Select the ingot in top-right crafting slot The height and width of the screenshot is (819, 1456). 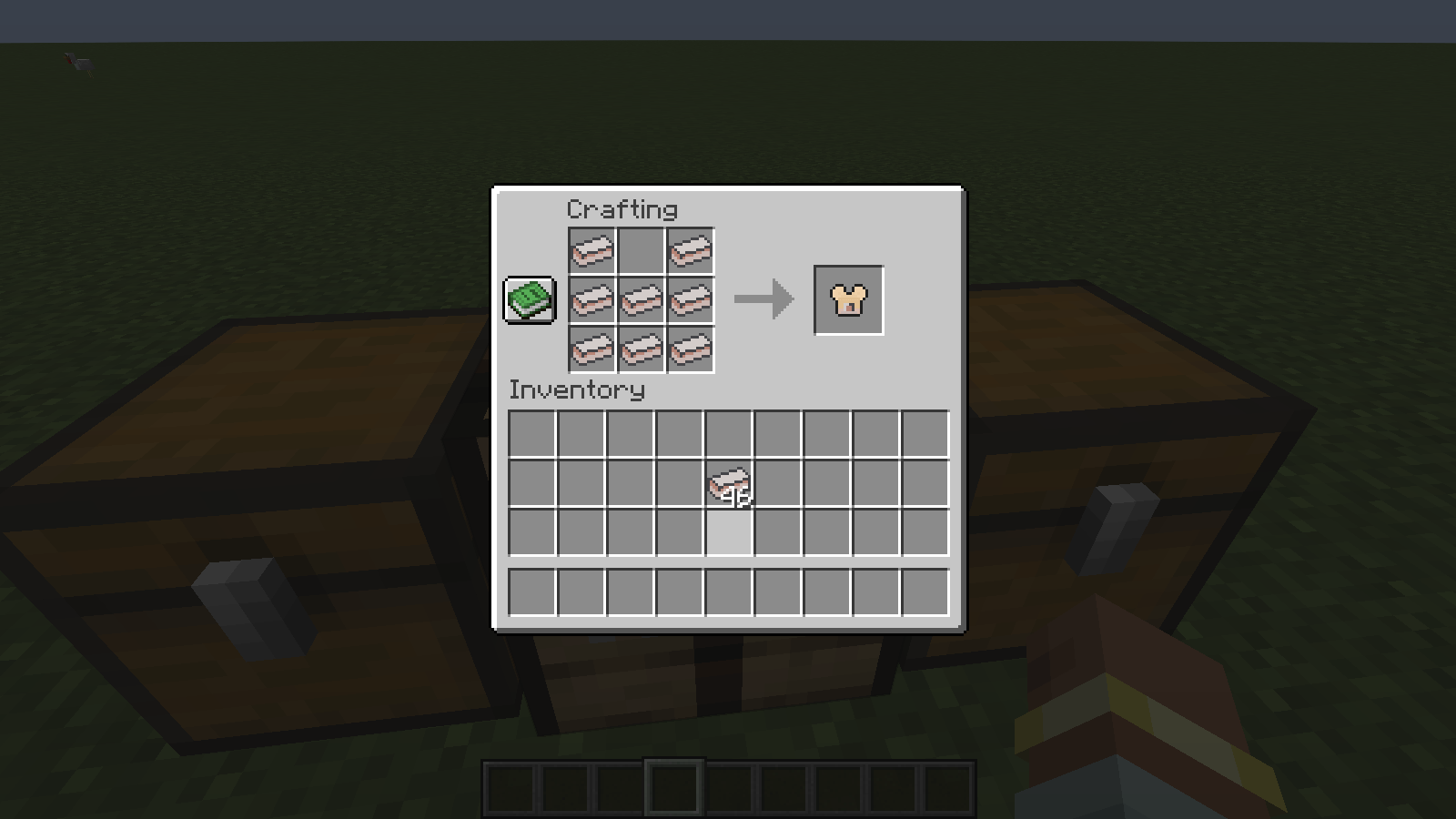[690, 251]
